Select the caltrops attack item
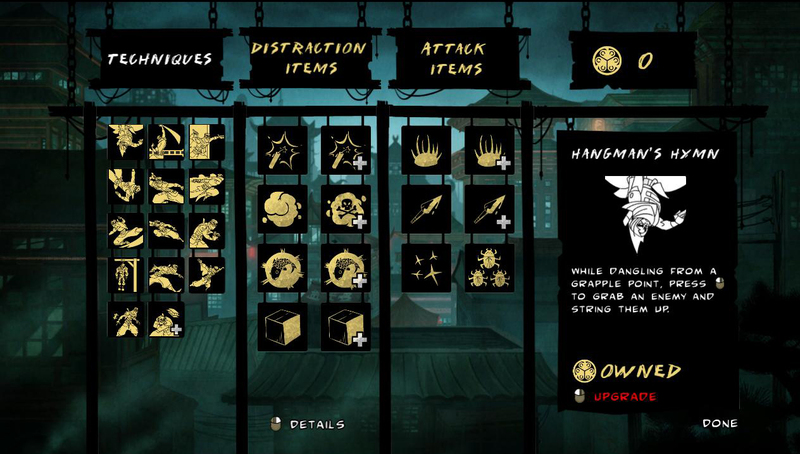 point(427,268)
